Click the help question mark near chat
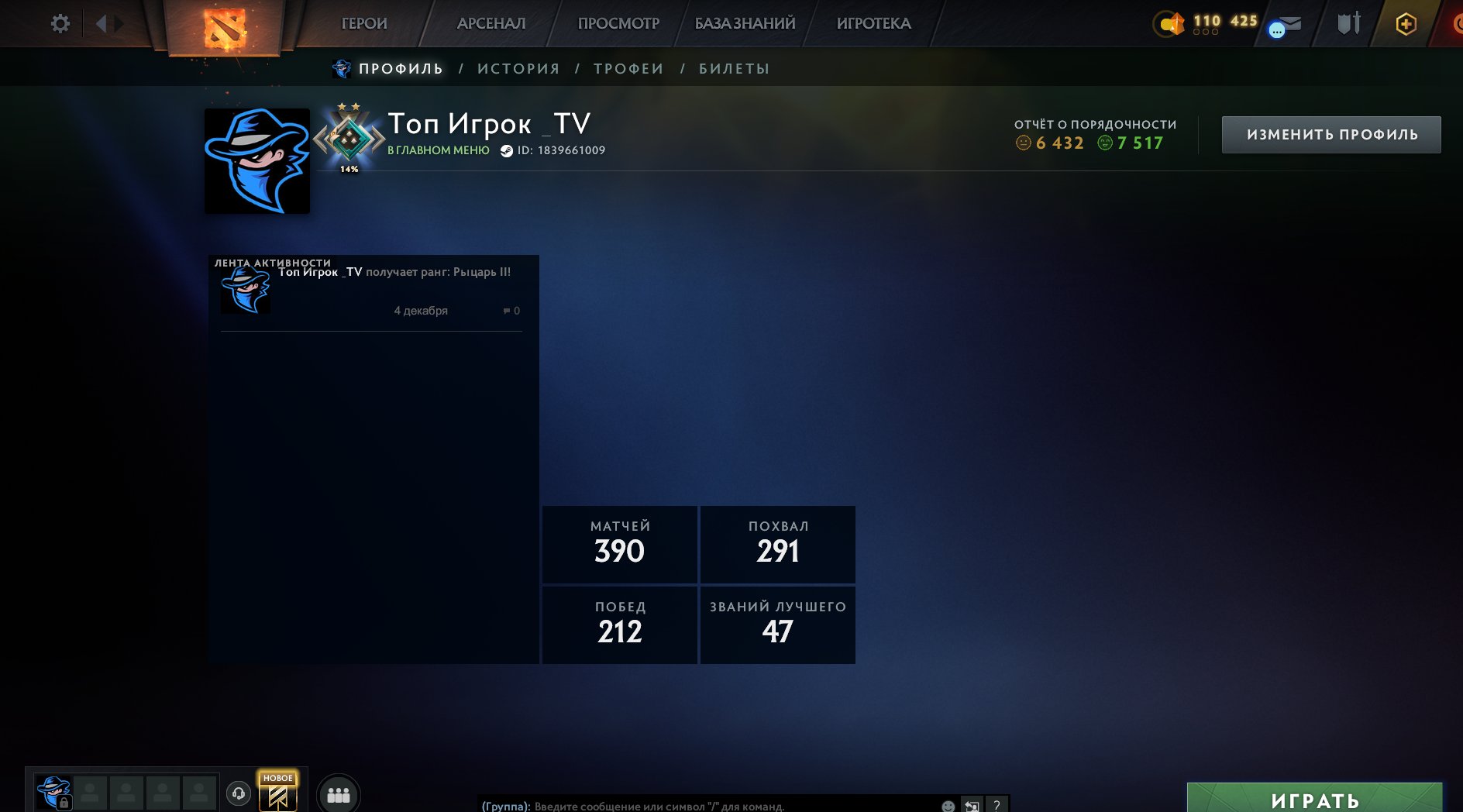The image size is (1463, 812). coord(997,804)
